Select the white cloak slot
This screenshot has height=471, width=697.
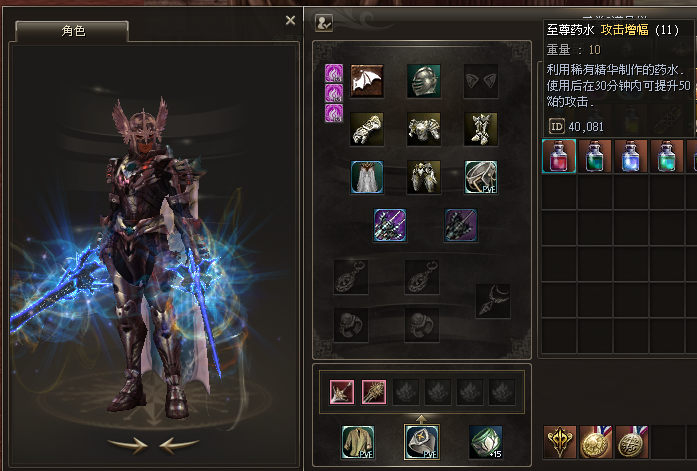tap(367, 177)
